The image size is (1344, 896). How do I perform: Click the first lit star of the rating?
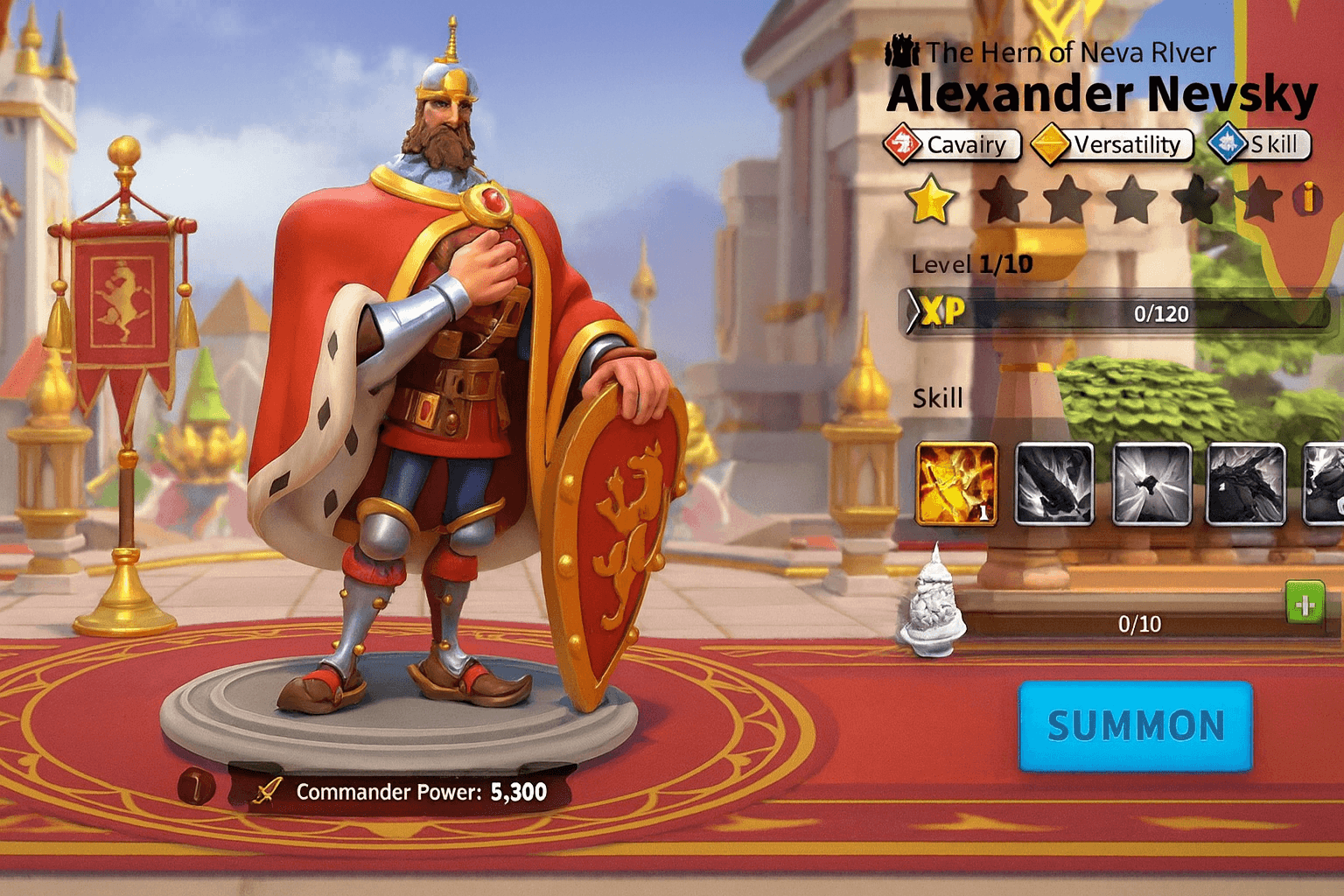(930, 199)
